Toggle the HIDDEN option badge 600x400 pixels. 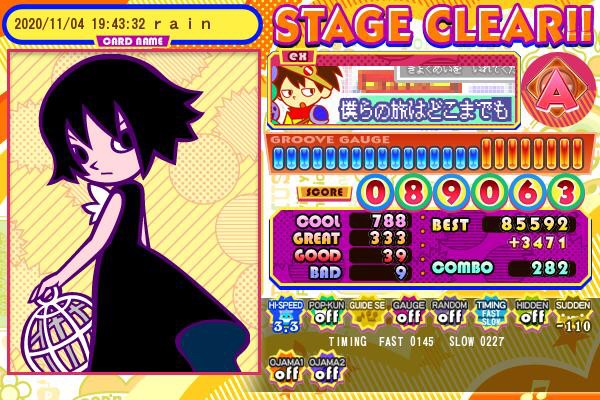[529, 318]
